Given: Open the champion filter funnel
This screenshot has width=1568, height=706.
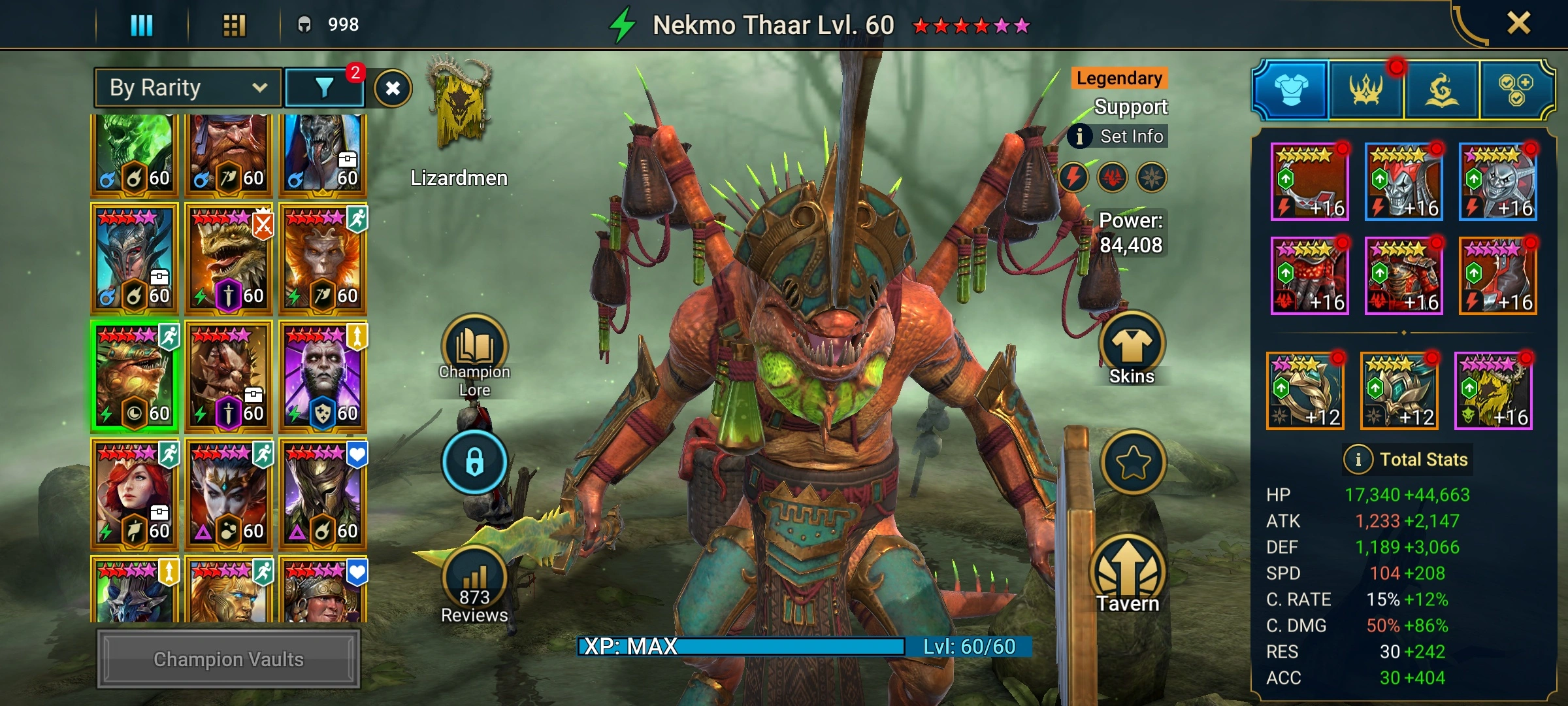Looking at the screenshot, I should pos(324,88).
